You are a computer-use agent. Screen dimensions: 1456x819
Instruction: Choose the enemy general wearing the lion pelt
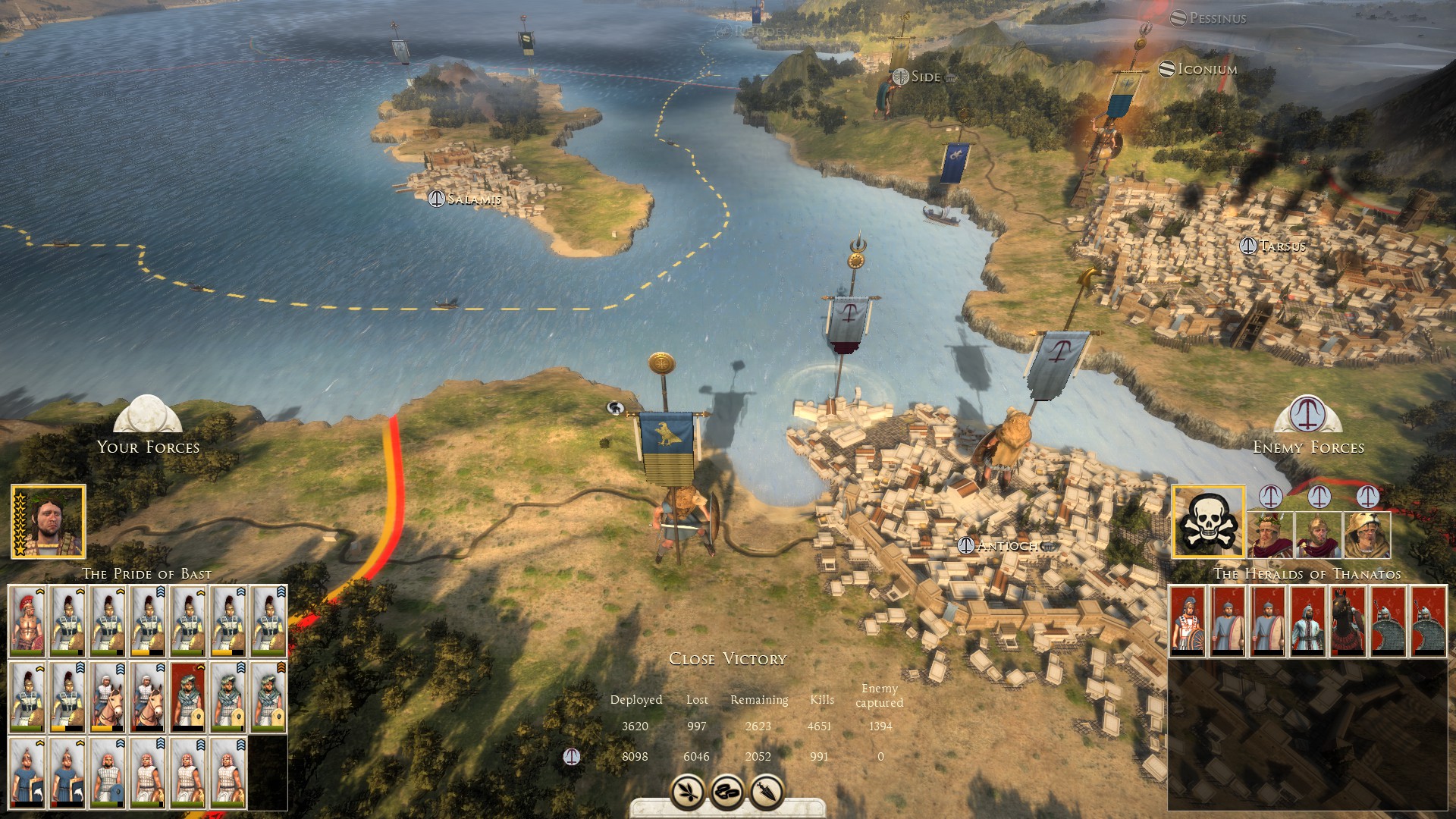[x=1367, y=534]
